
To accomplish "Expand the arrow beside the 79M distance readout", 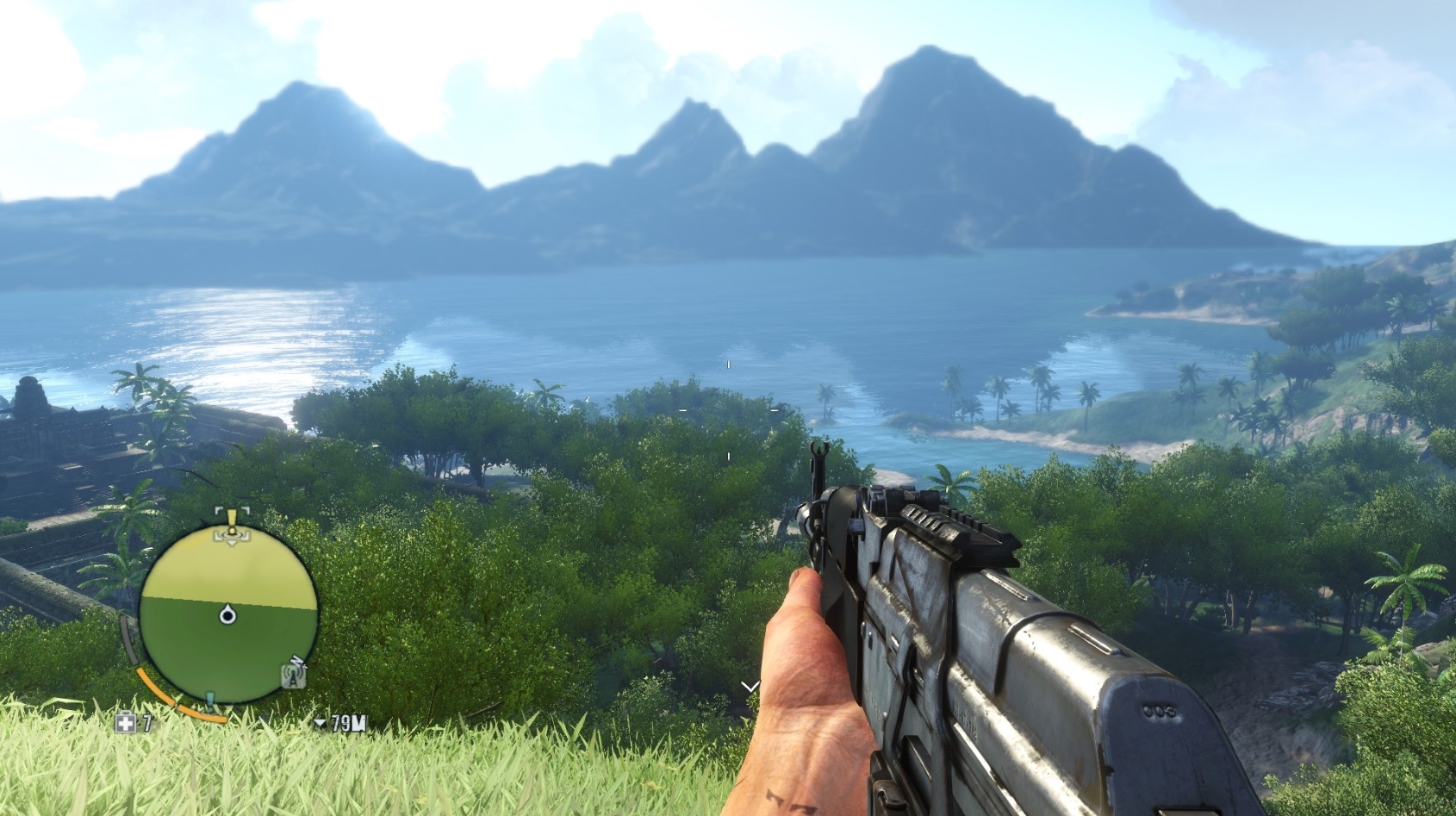I will coord(320,723).
